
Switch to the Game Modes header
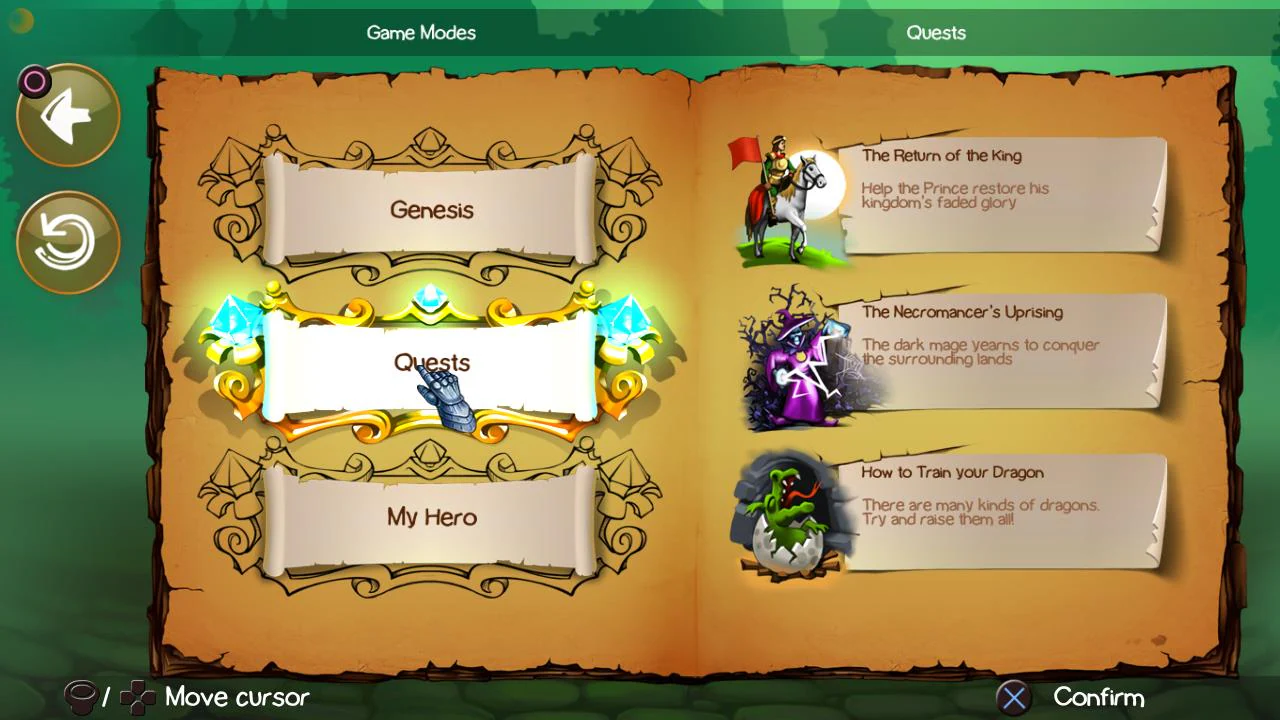(x=421, y=32)
